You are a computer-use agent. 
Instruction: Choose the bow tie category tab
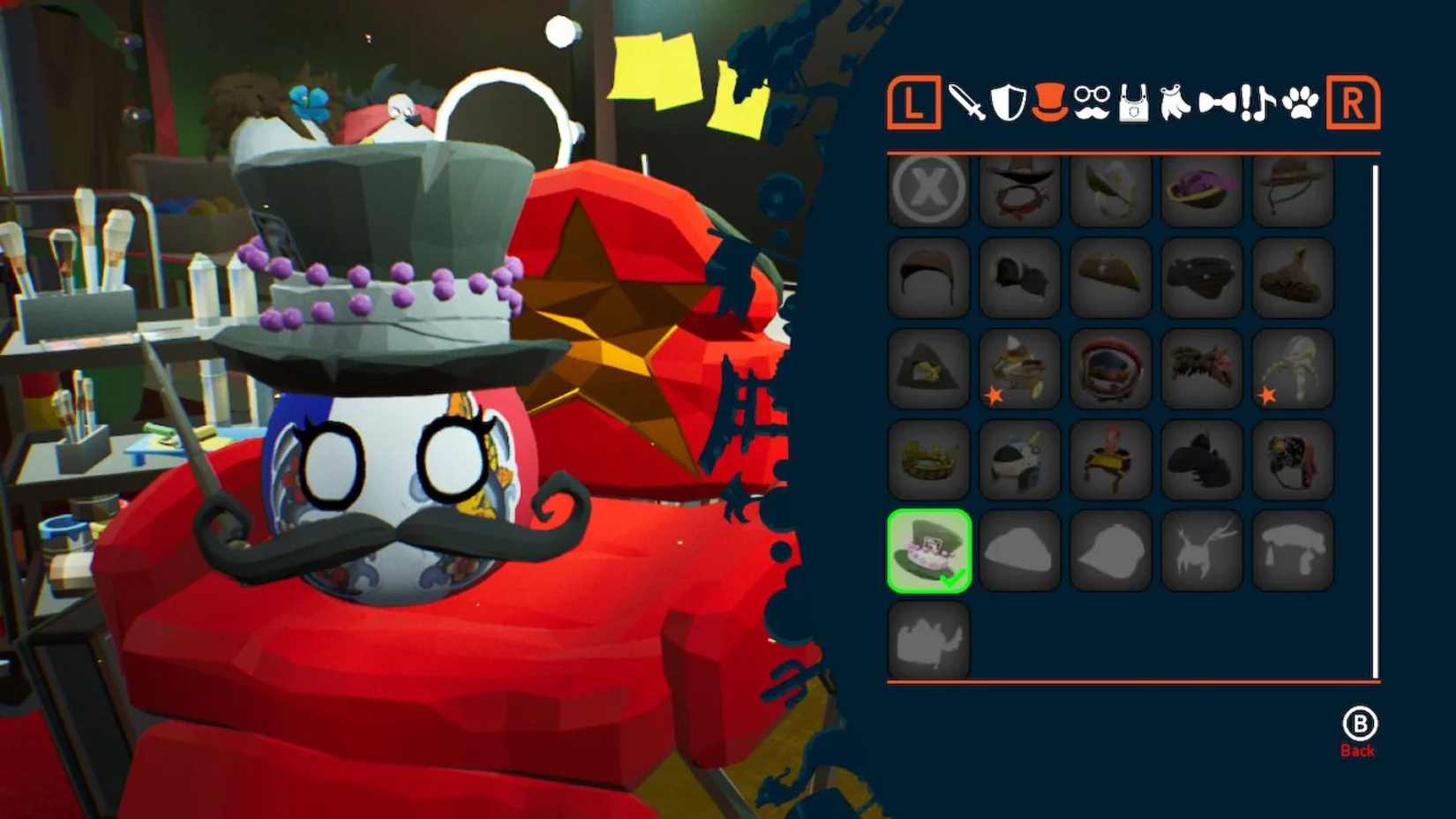point(1217,104)
